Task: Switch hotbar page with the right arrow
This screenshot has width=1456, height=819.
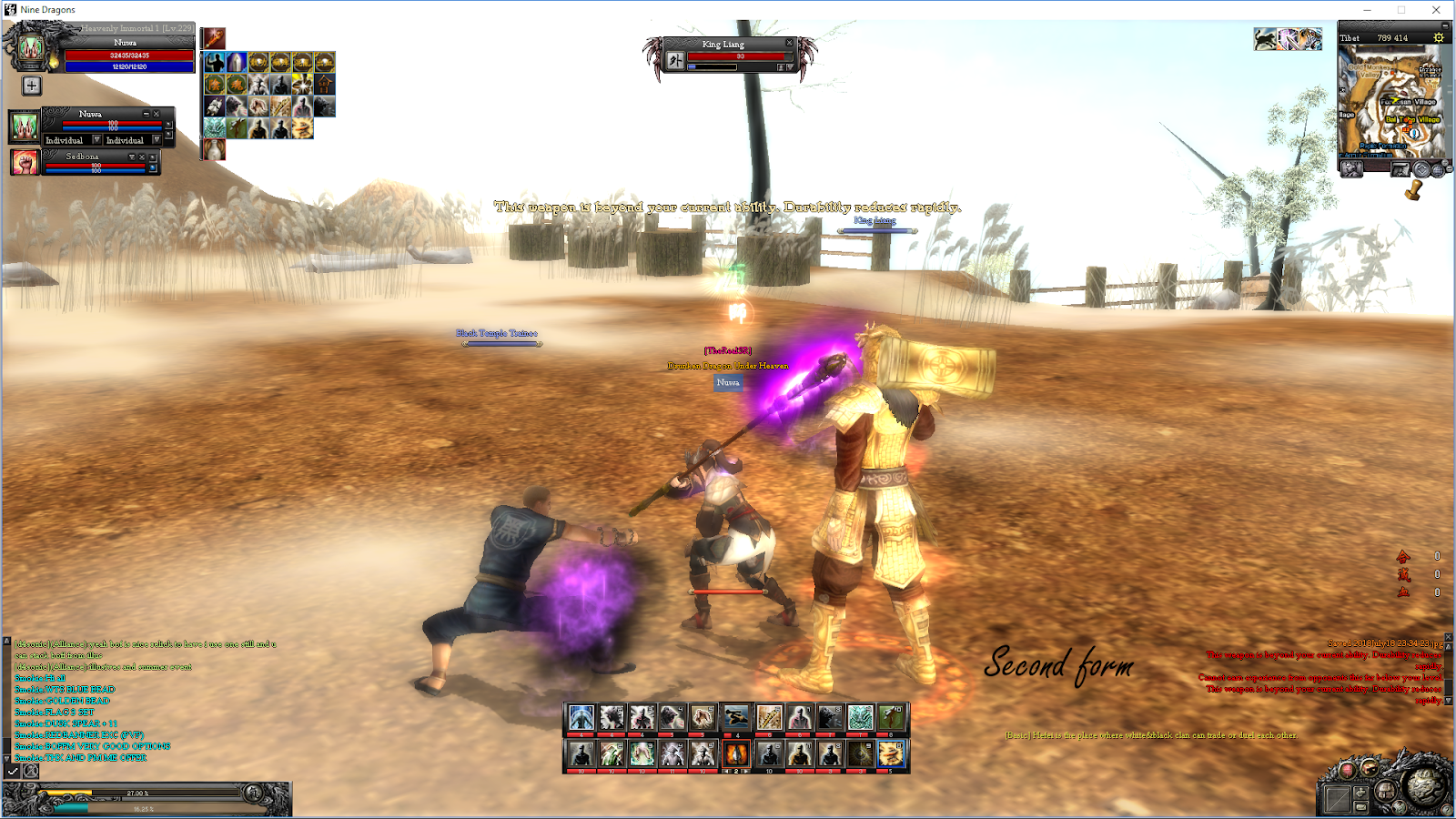Action: [744, 772]
